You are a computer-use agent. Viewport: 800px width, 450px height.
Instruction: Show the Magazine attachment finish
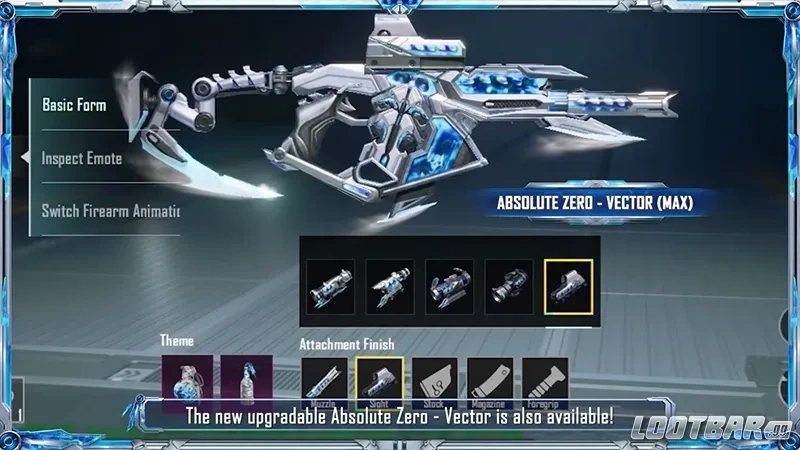pyautogui.click(x=490, y=384)
